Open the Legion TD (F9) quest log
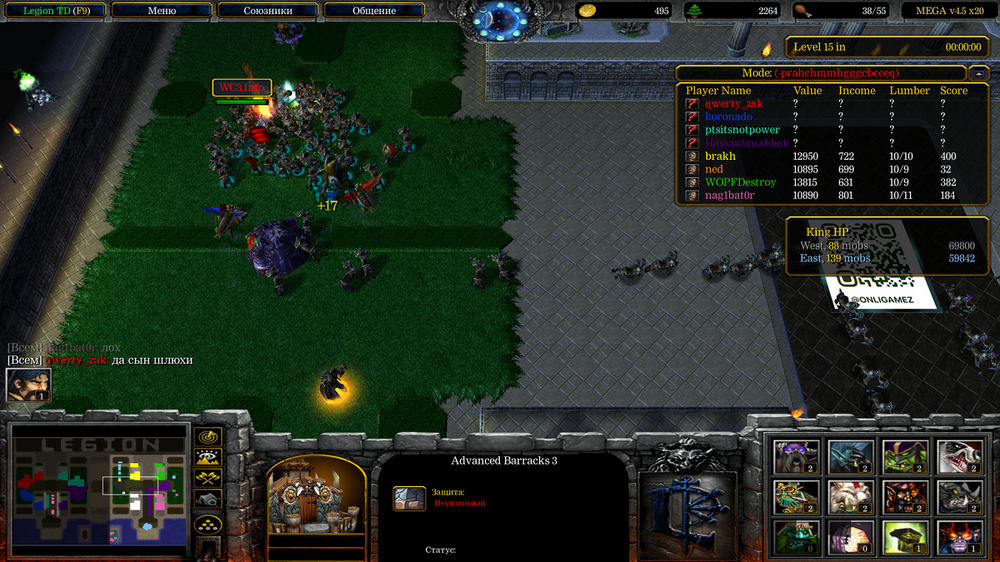Image resolution: width=1000 pixels, height=562 pixels. pos(56,11)
